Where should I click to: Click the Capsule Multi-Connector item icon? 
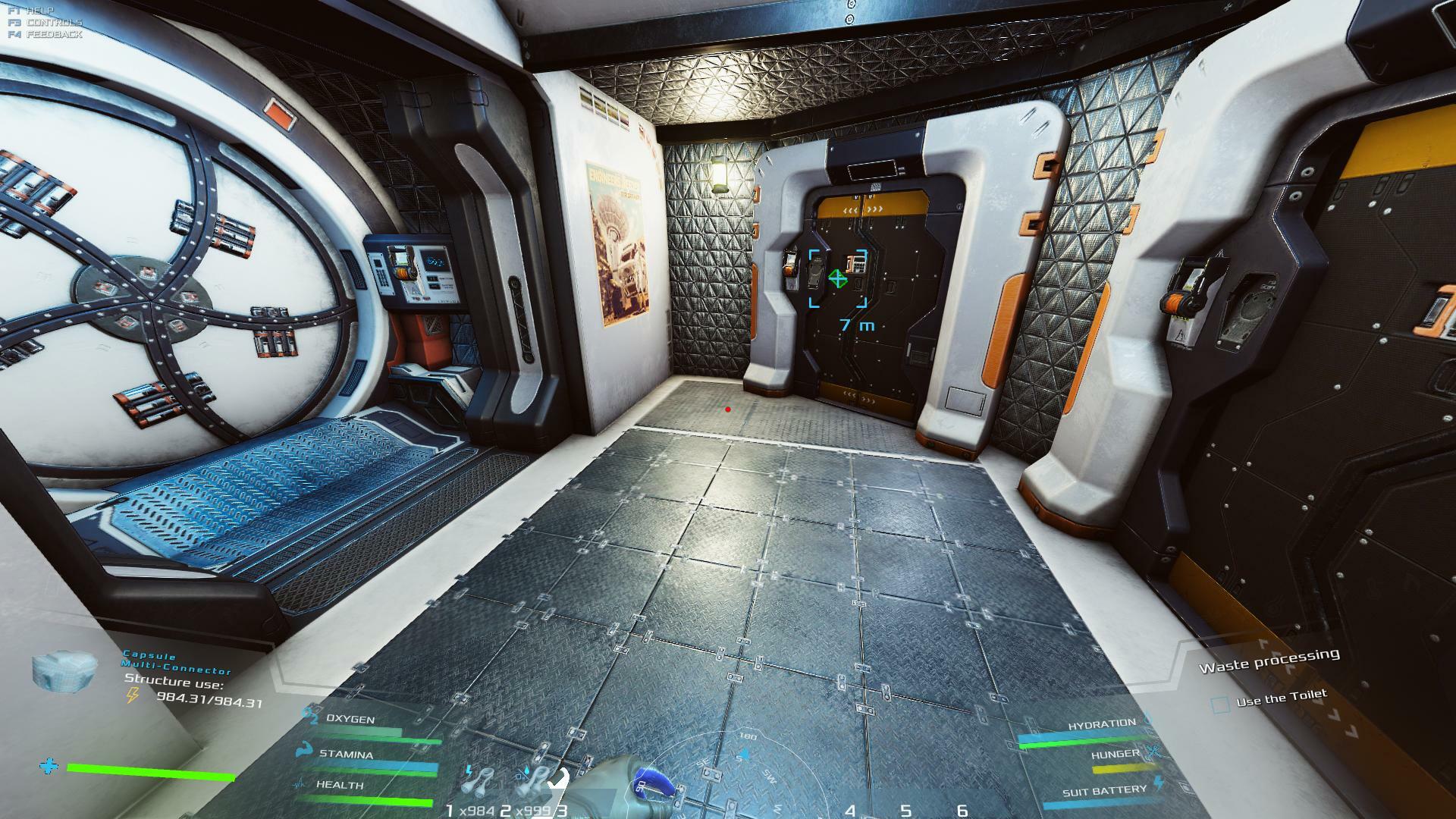(66, 670)
